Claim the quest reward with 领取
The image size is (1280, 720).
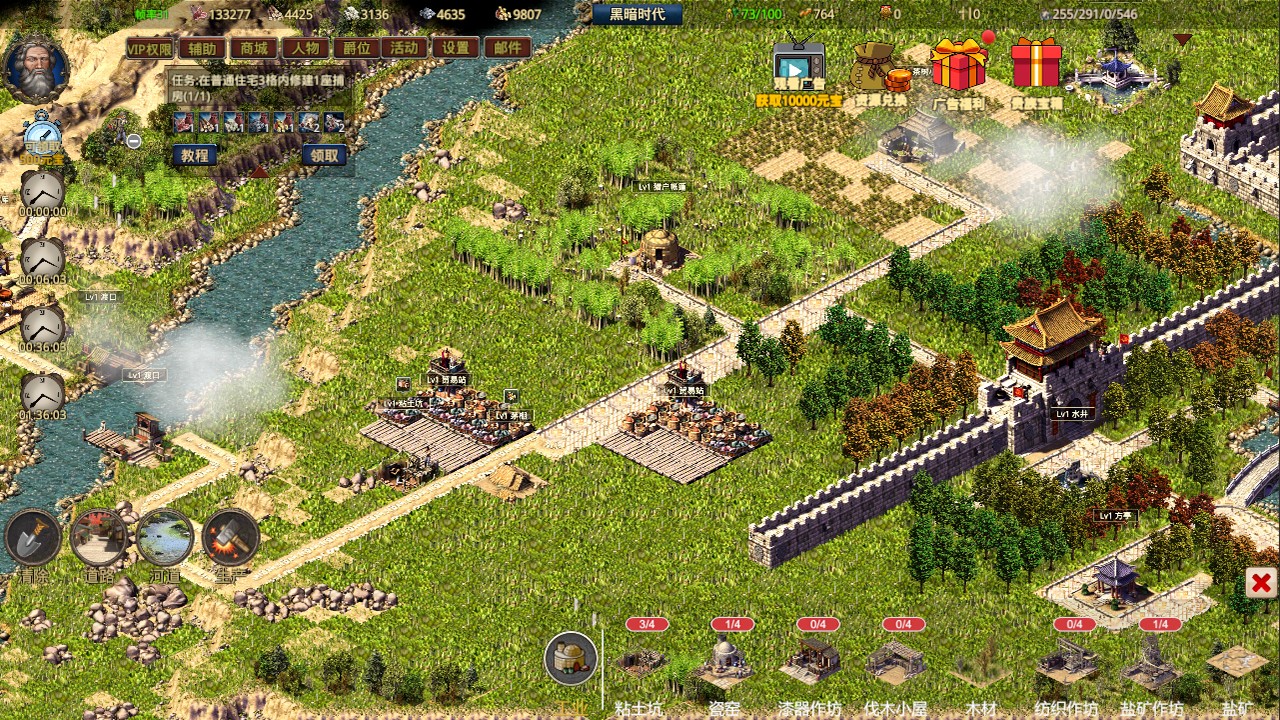324,155
